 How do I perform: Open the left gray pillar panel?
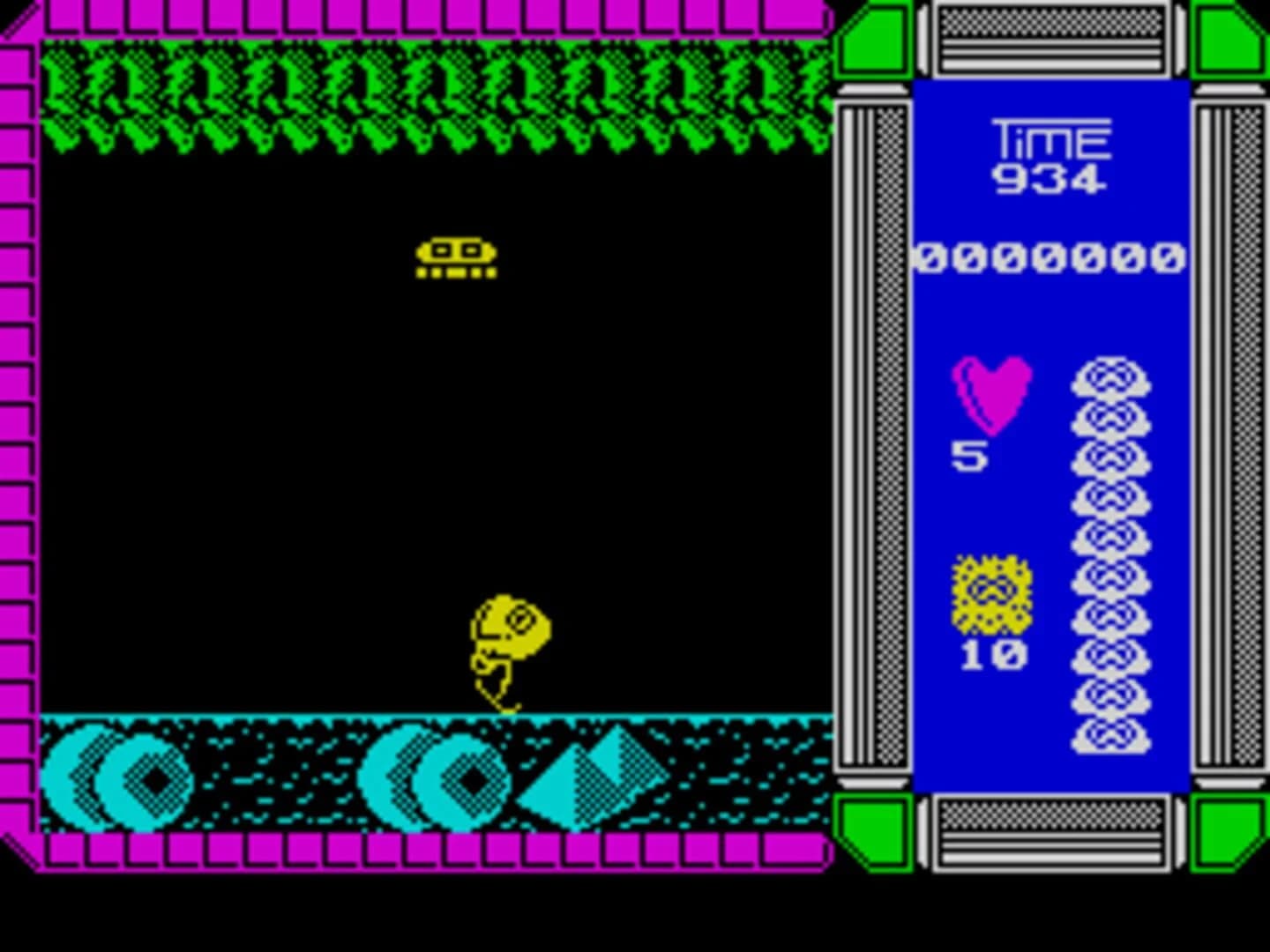click(x=873, y=441)
